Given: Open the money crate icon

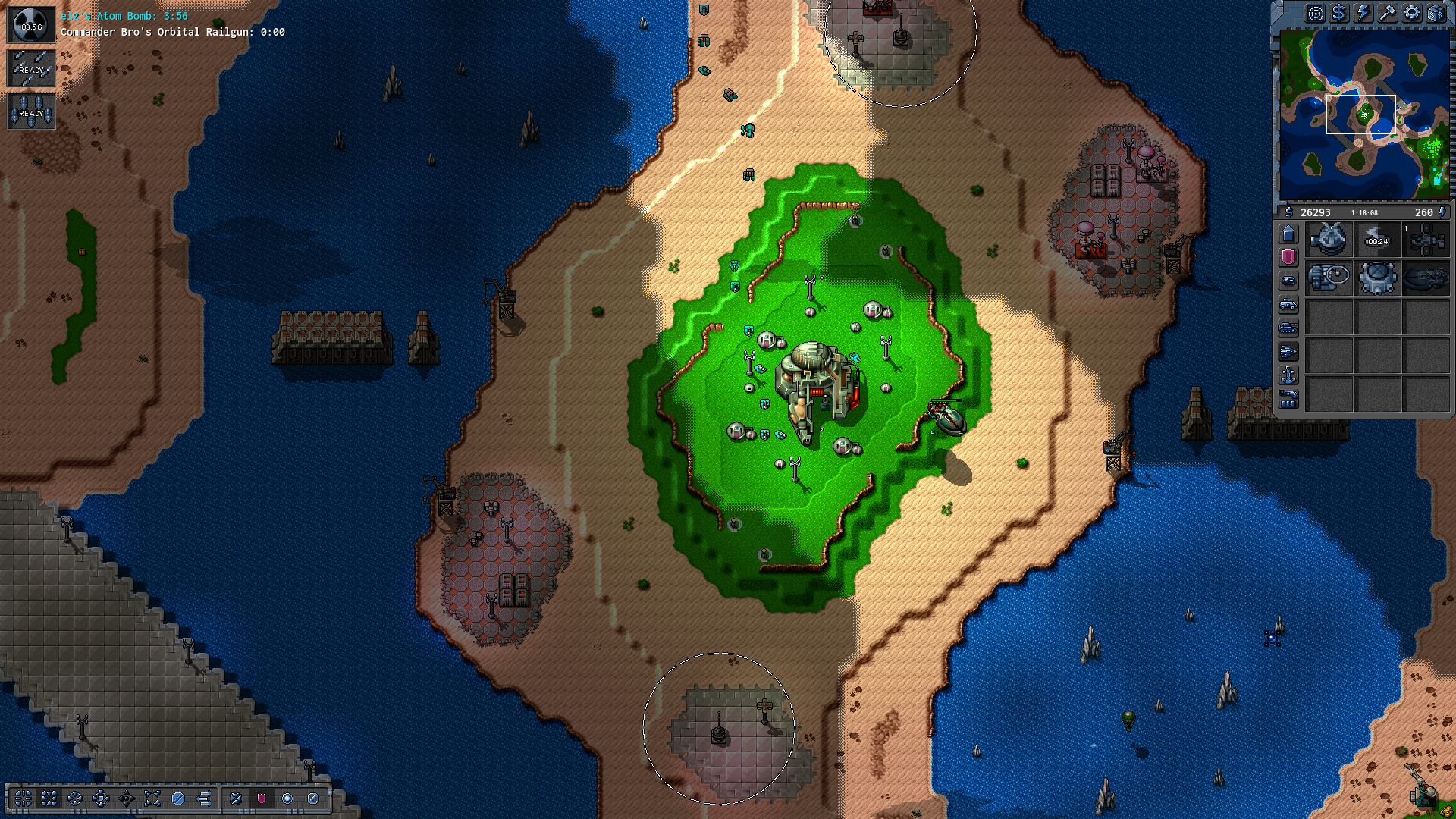Looking at the screenshot, I should click(1436, 13).
